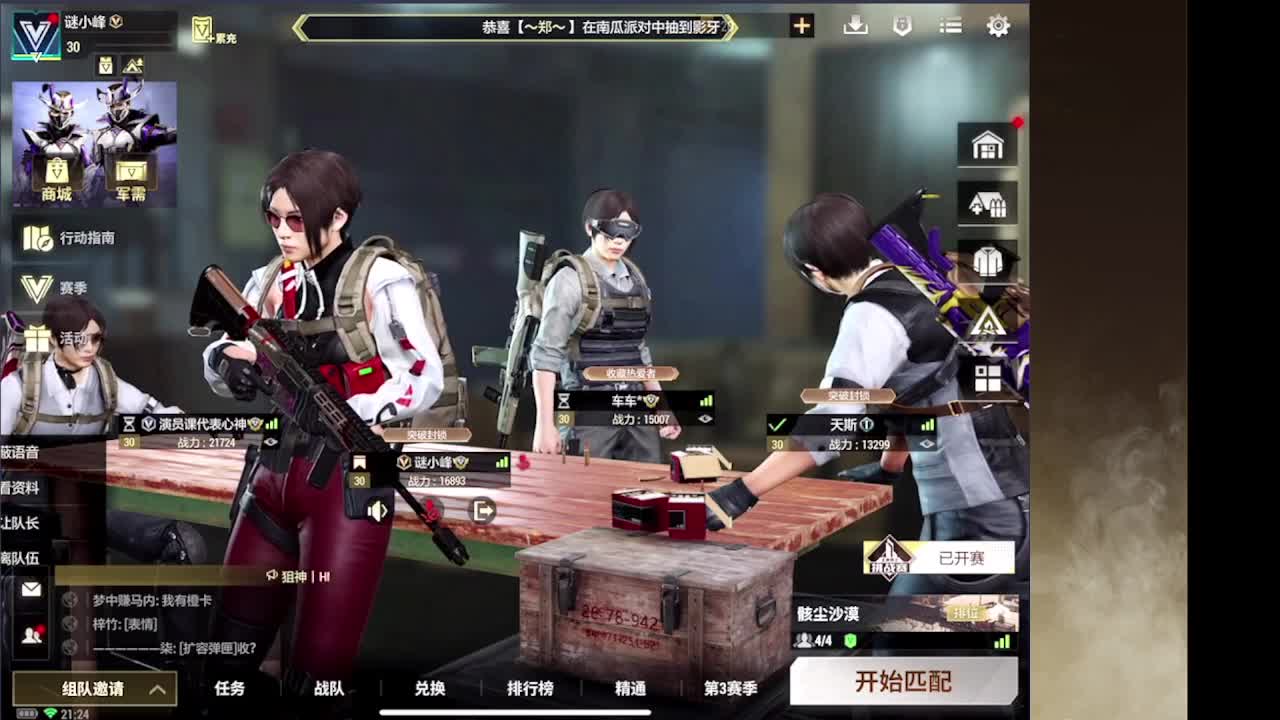Click the download icon in the top bar

coord(856,26)
